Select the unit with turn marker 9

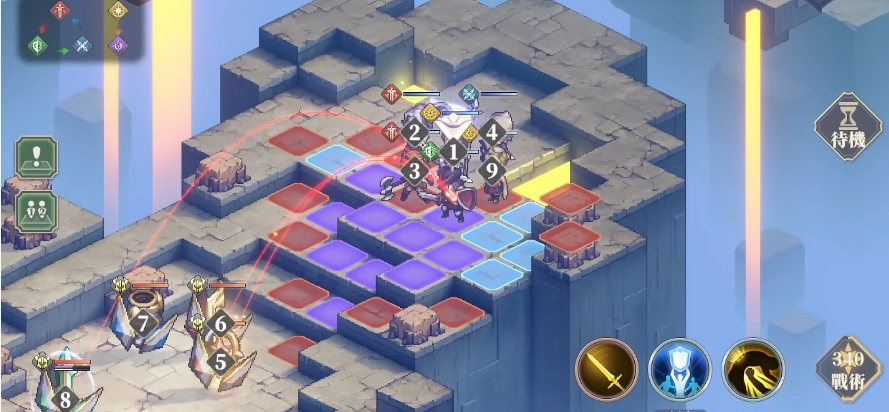(491, 170)
